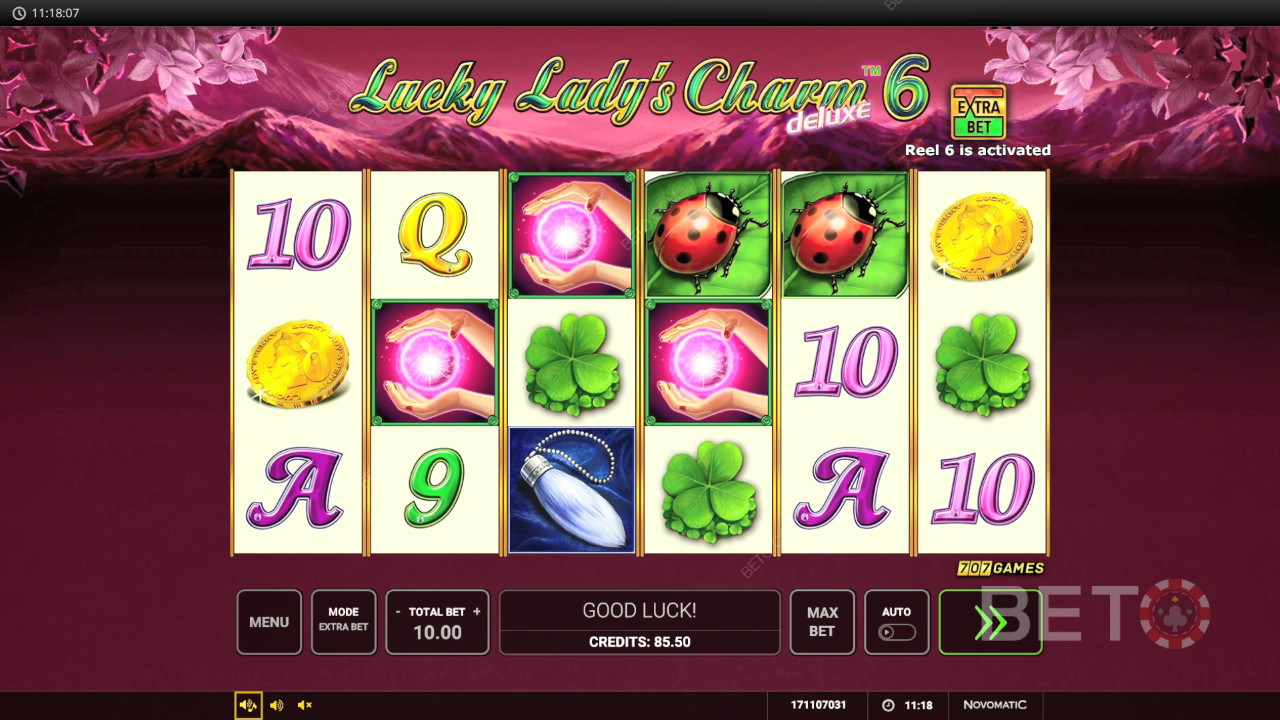Toggle AUTO spin switch
1280x720 pixels.
(x=896, y=632)
